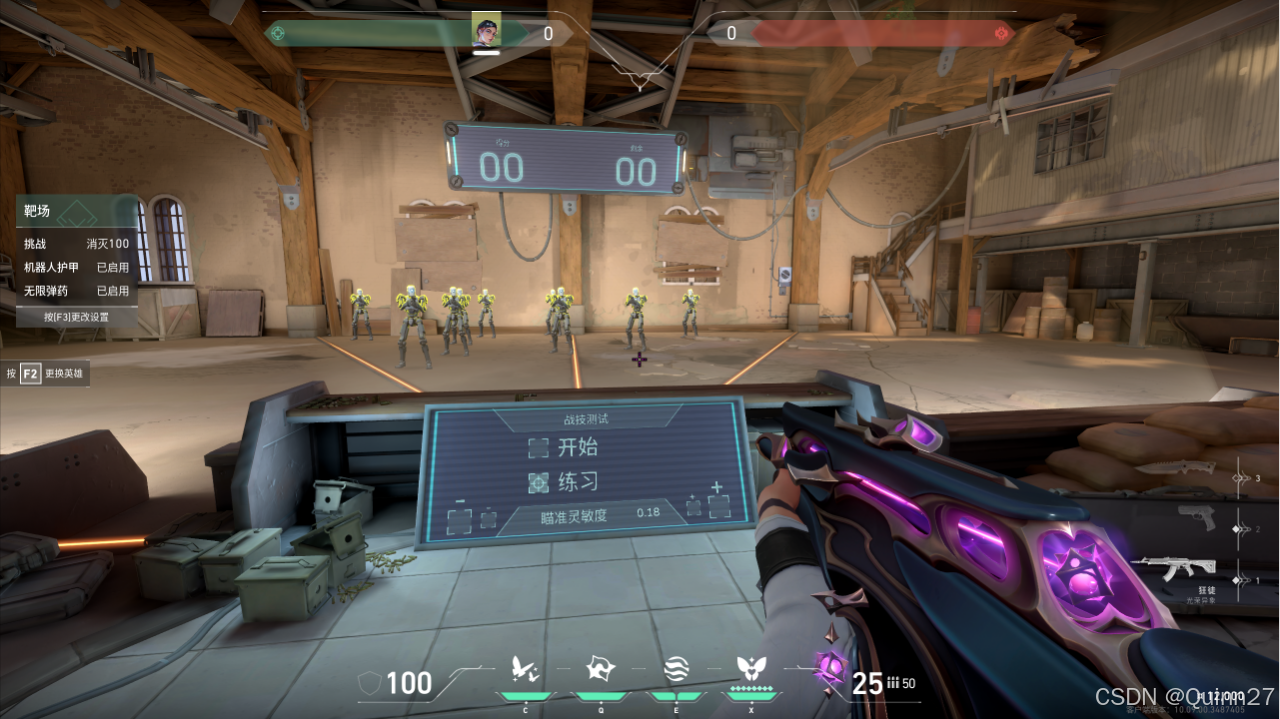Click the agent portrait on the top scoreboard

[x=486, y=30]
